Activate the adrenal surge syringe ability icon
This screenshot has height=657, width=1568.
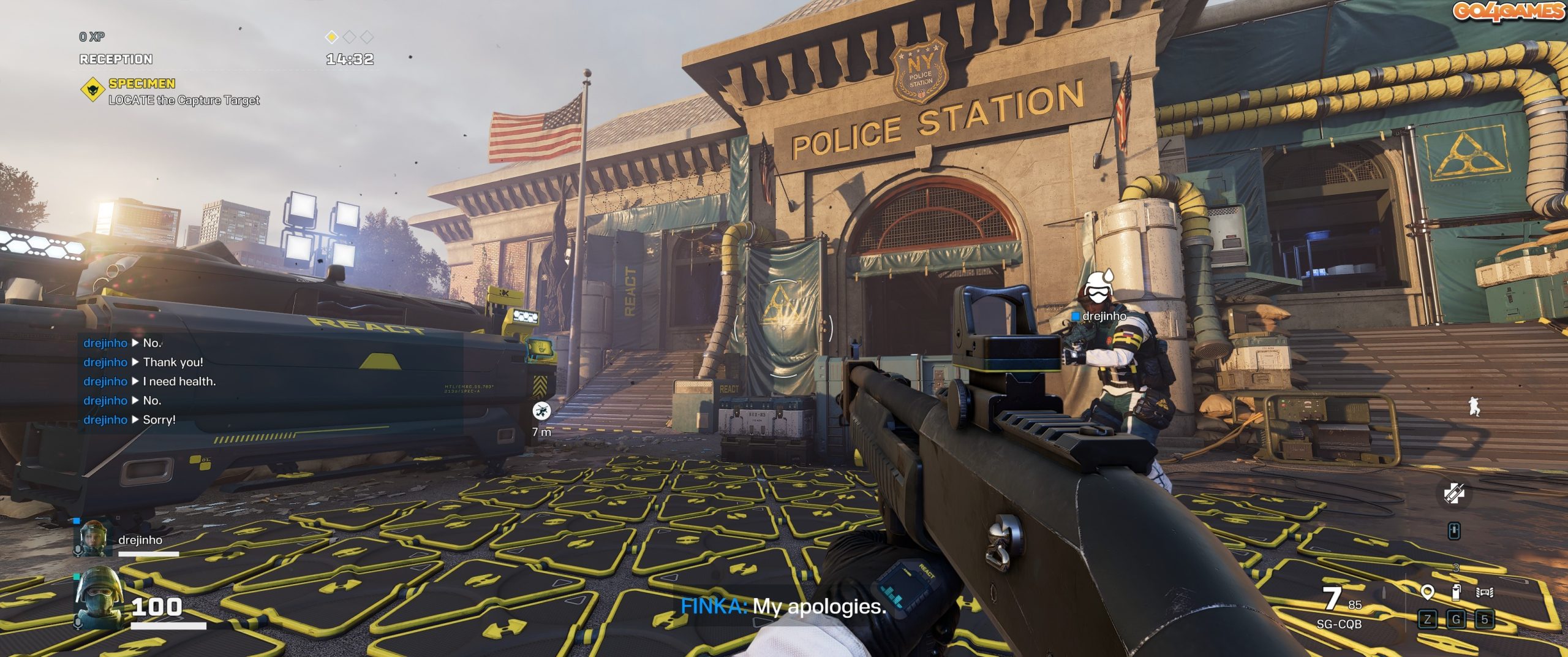1454,493
